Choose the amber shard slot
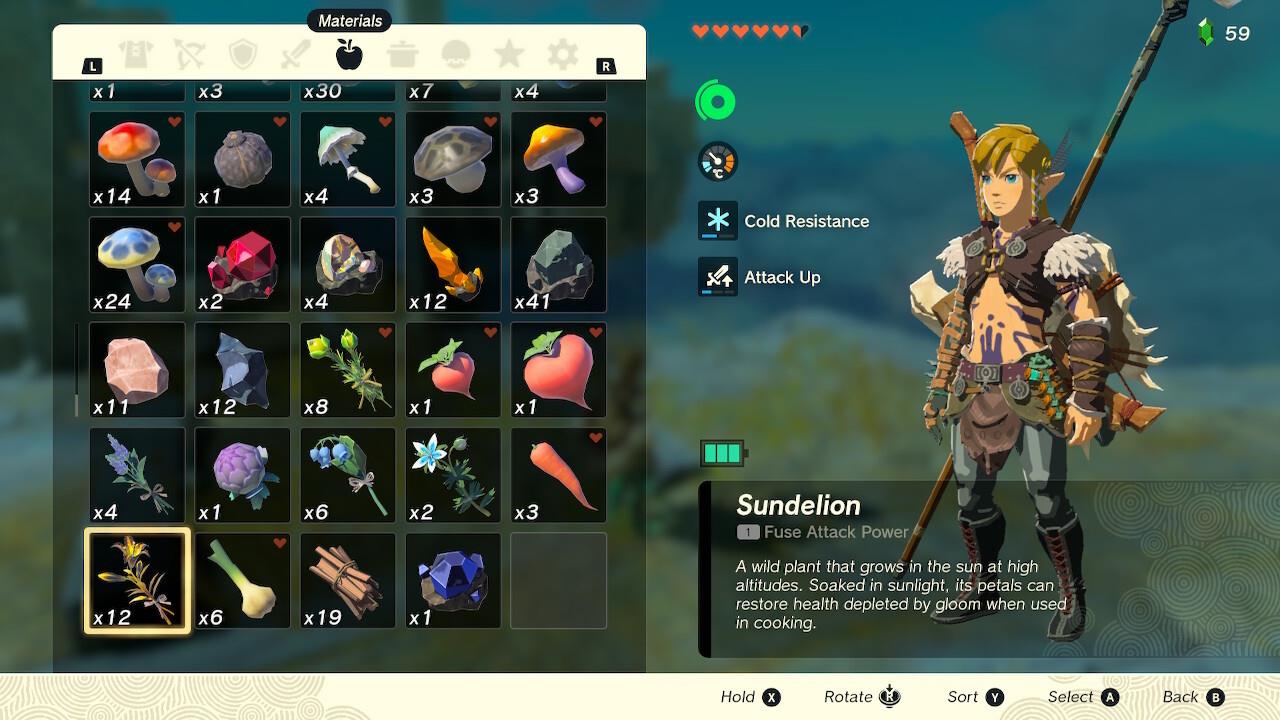 tap(453, 265)
